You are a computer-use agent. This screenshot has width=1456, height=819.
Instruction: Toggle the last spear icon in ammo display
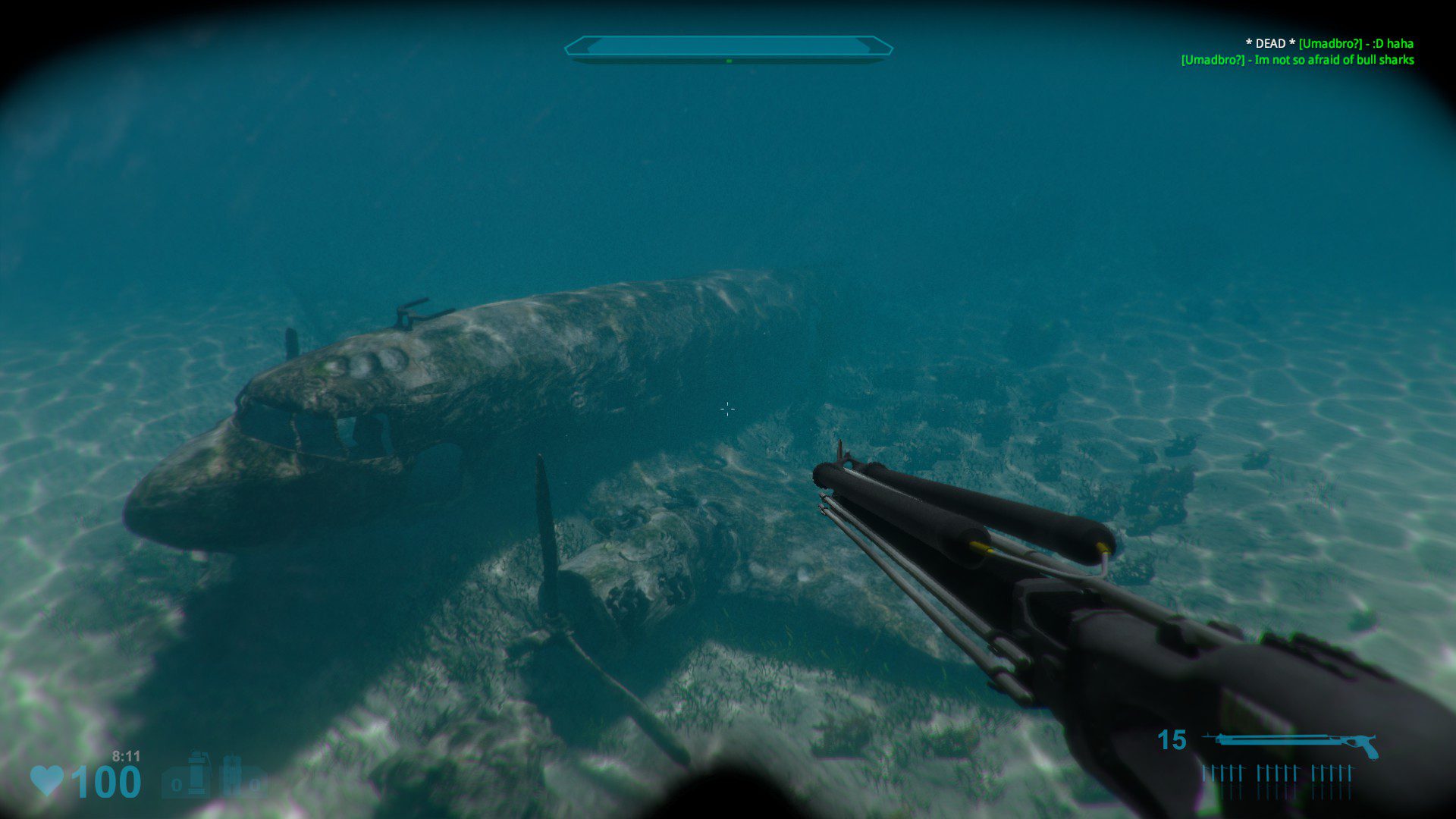[x=1350, y=772]
